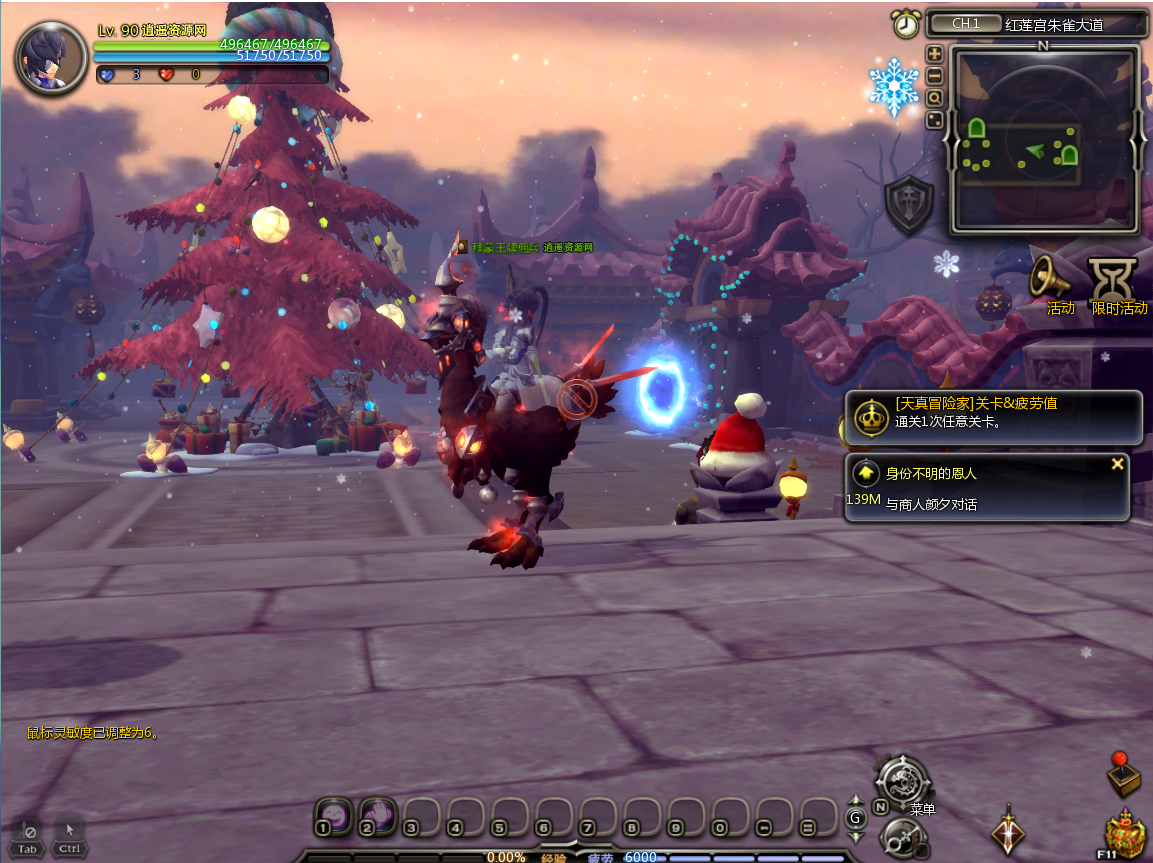Activate the skill in hotbar slot 2
The width and height of the screenshot is (1153, 863).
378,815
